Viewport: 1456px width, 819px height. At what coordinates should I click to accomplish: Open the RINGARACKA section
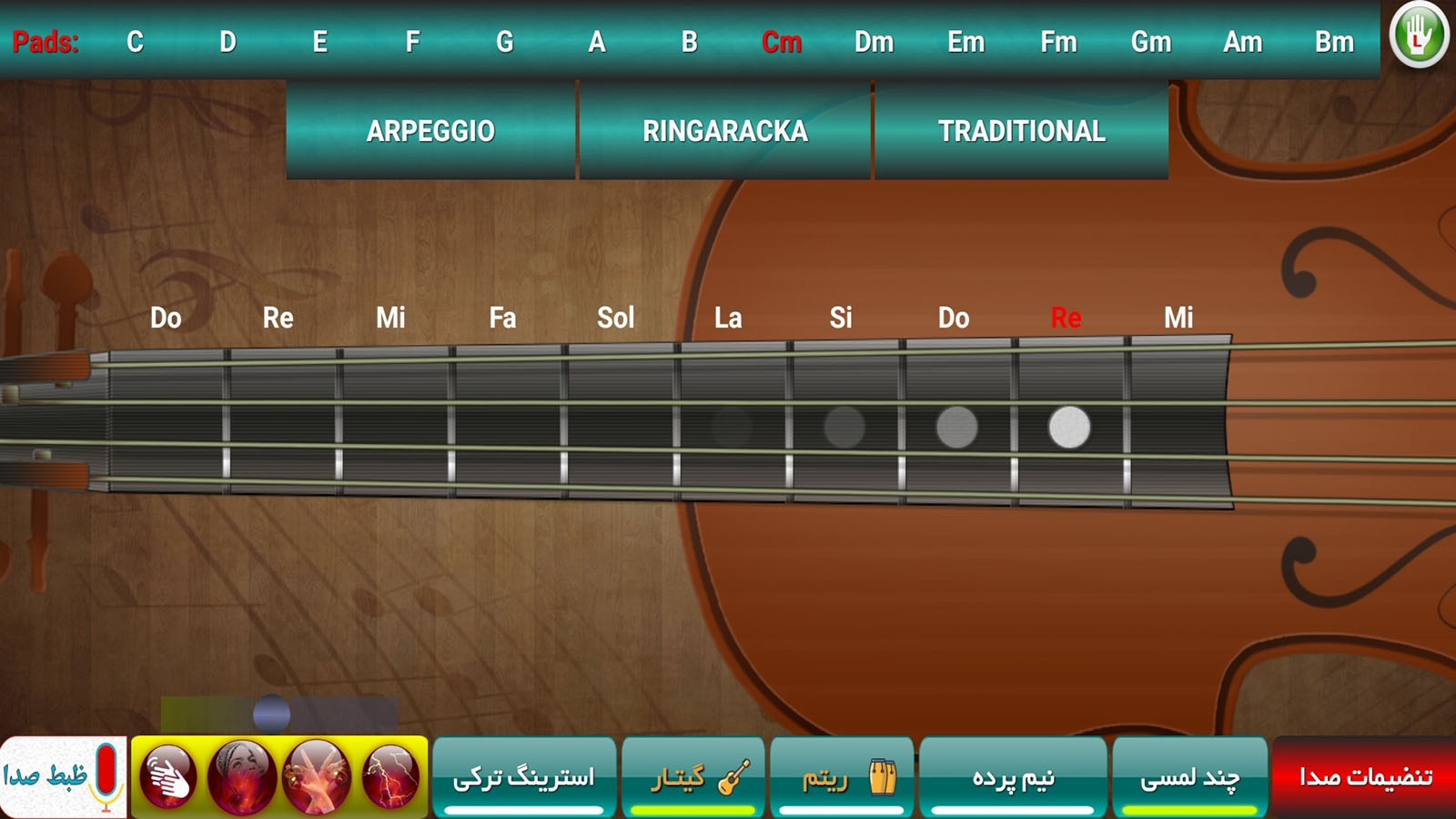[724, 132]
